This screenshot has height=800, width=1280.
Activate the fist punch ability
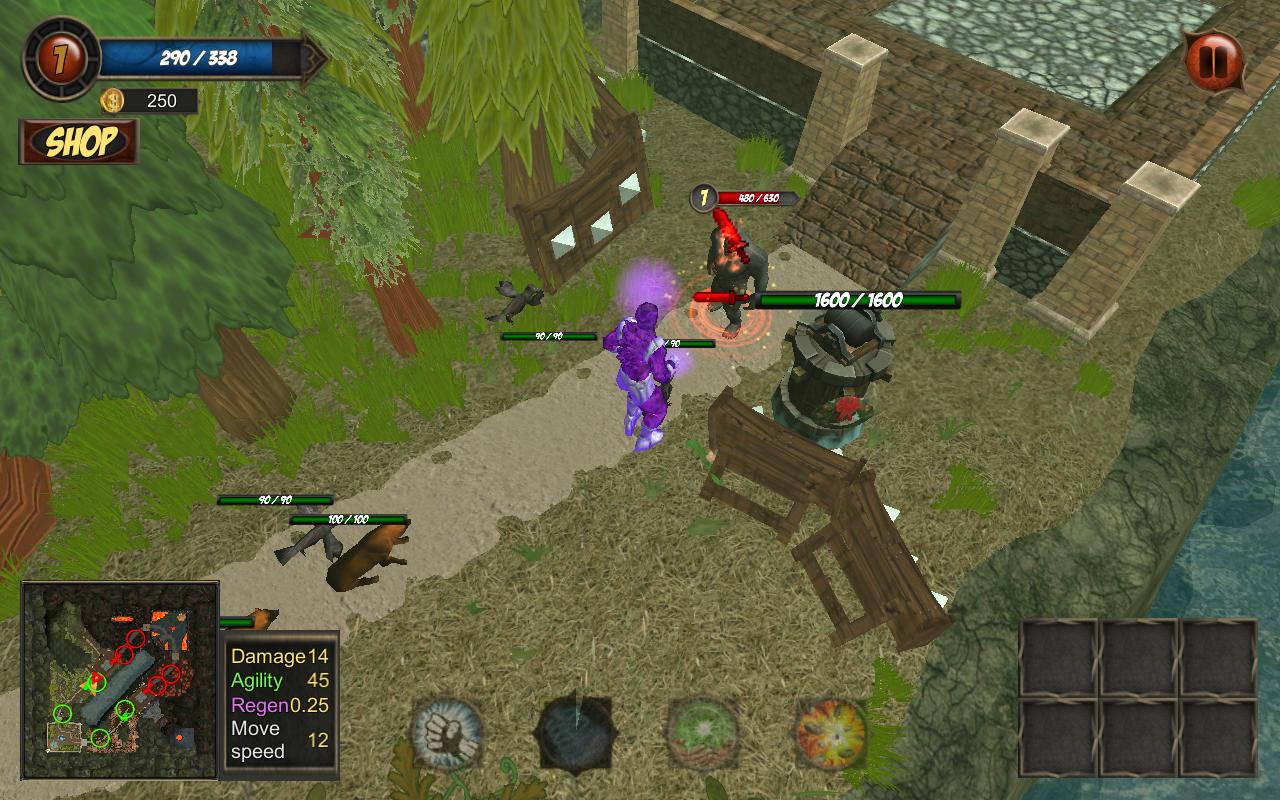click(447, 733)
